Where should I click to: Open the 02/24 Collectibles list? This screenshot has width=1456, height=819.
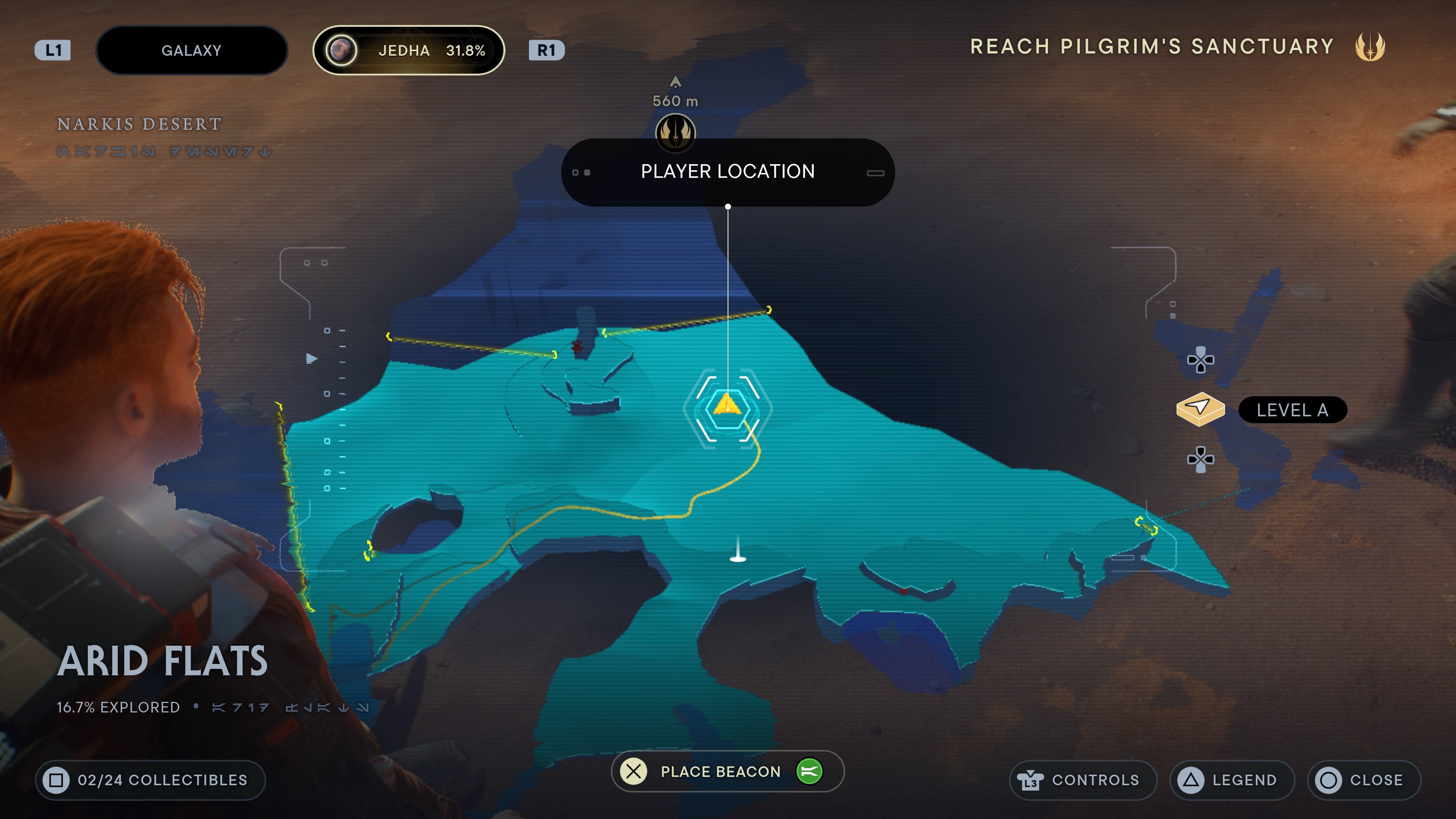tap(151, 780)
